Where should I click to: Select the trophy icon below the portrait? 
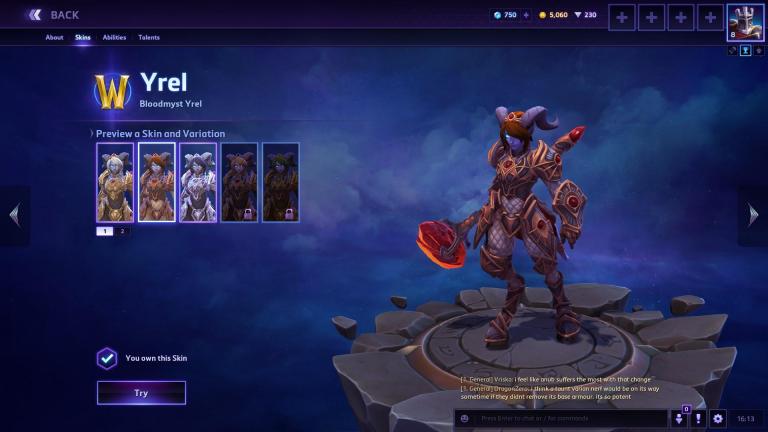(745, 51)
